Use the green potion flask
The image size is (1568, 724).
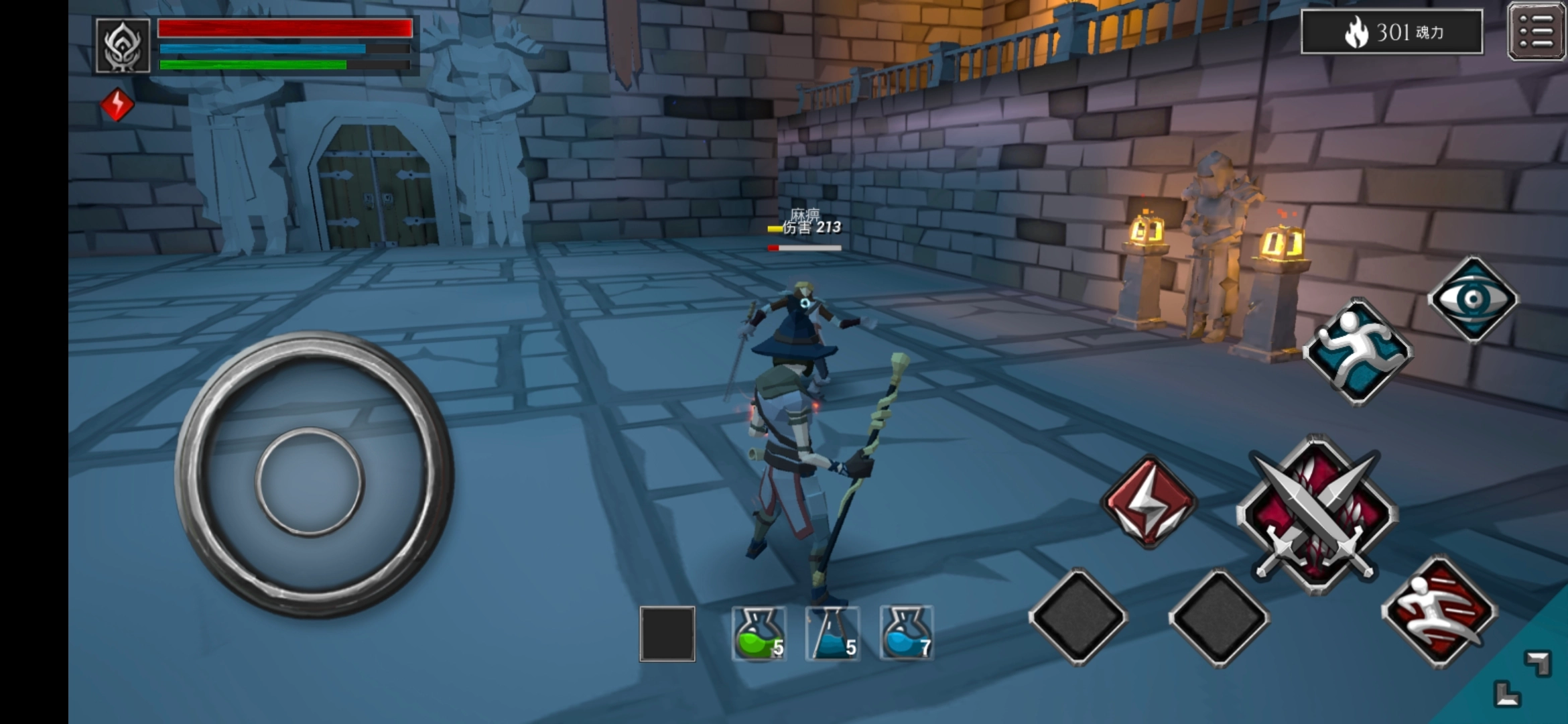click(x=758, y=633)
